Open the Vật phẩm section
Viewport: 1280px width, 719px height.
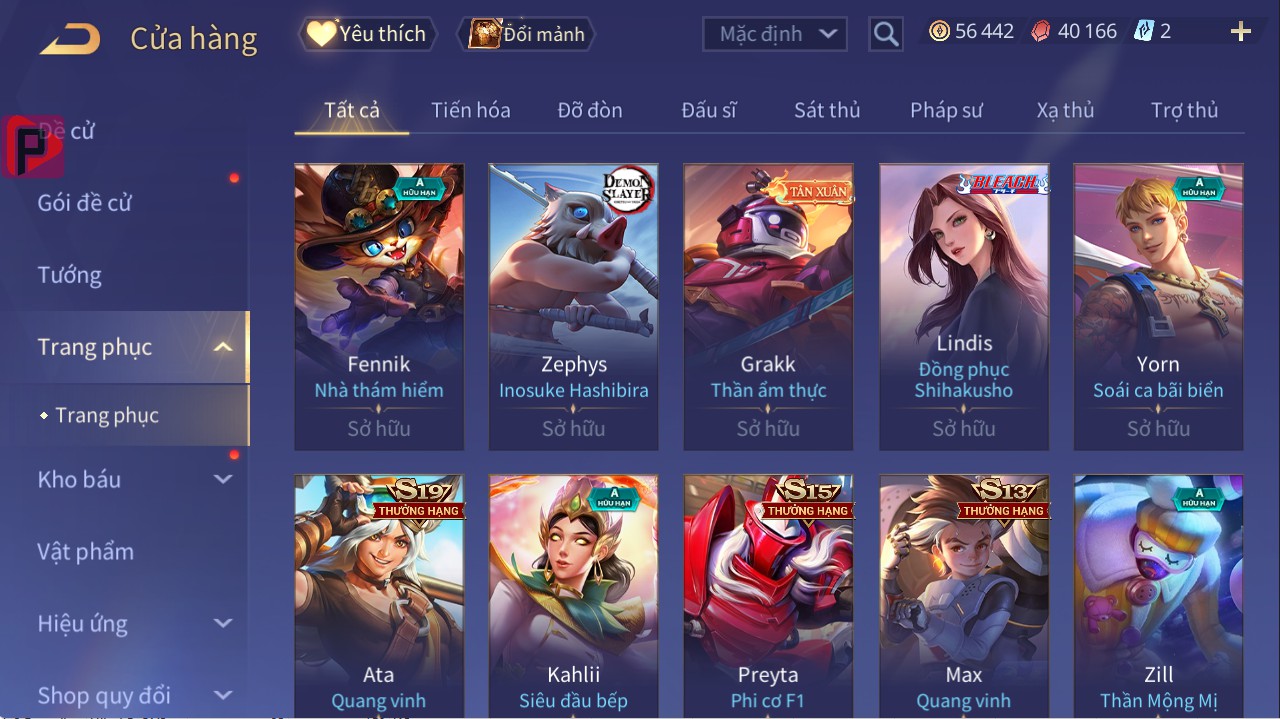tap(86, 552)
